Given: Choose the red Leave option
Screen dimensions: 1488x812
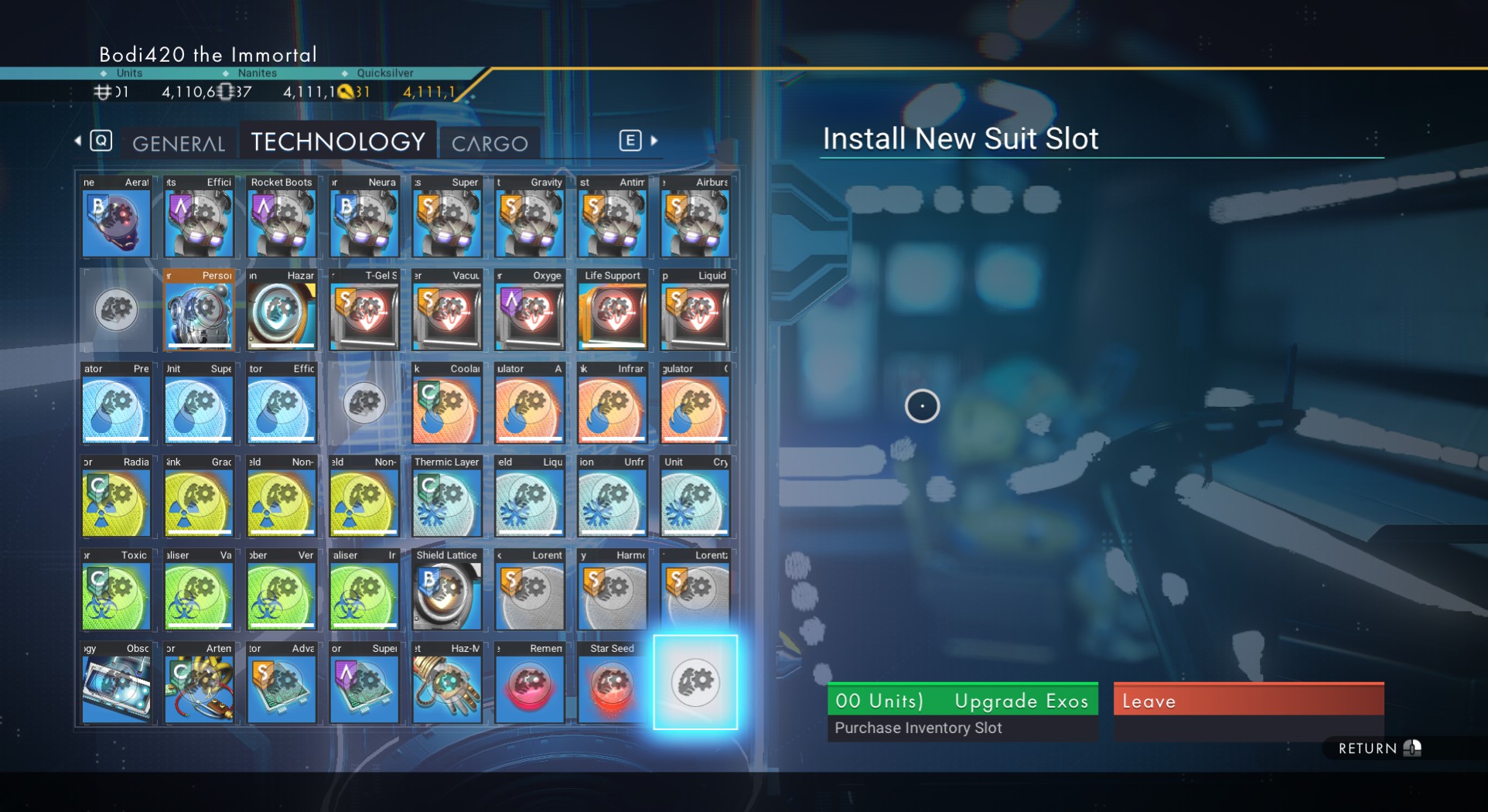Looking at the screenshot, I should tap(1248, 701).
